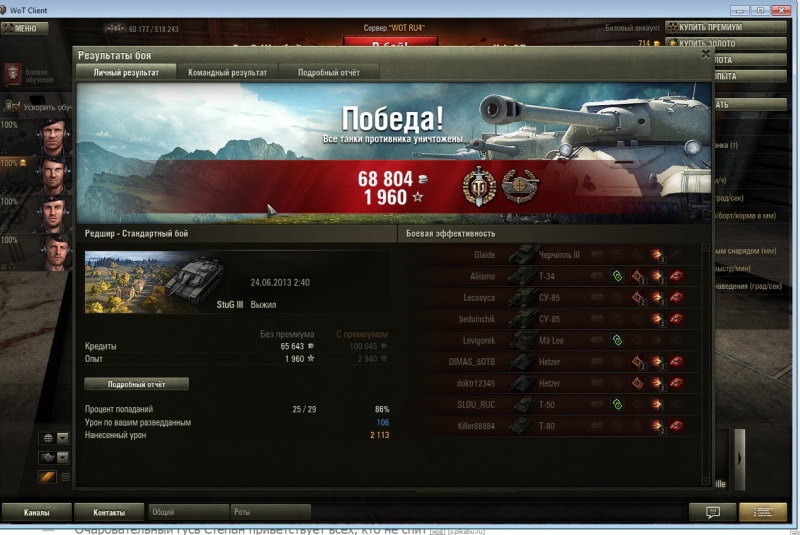Open the МЕНЮ button

tap(22, 28)
